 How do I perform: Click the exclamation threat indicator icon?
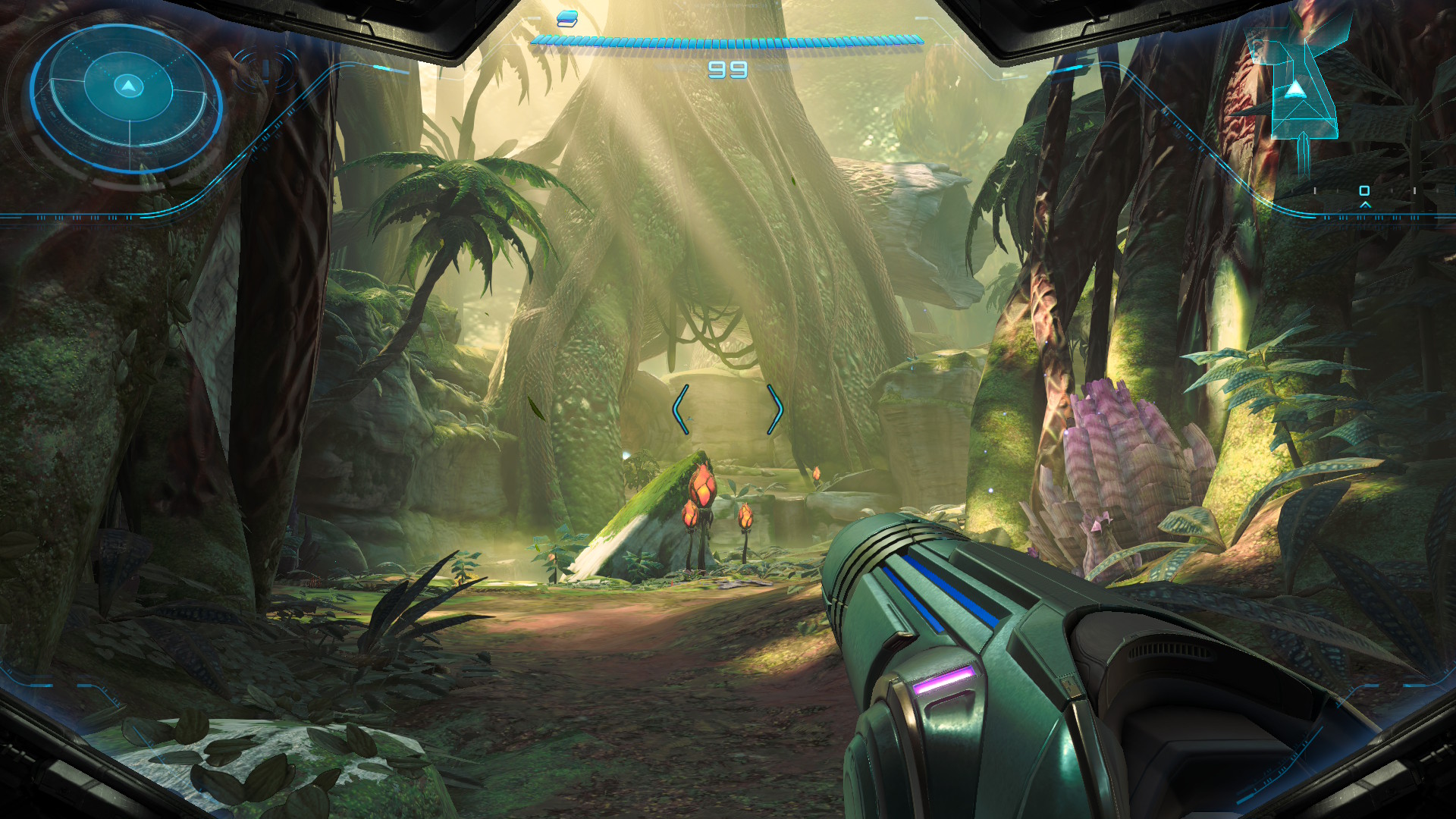point(265,70)
